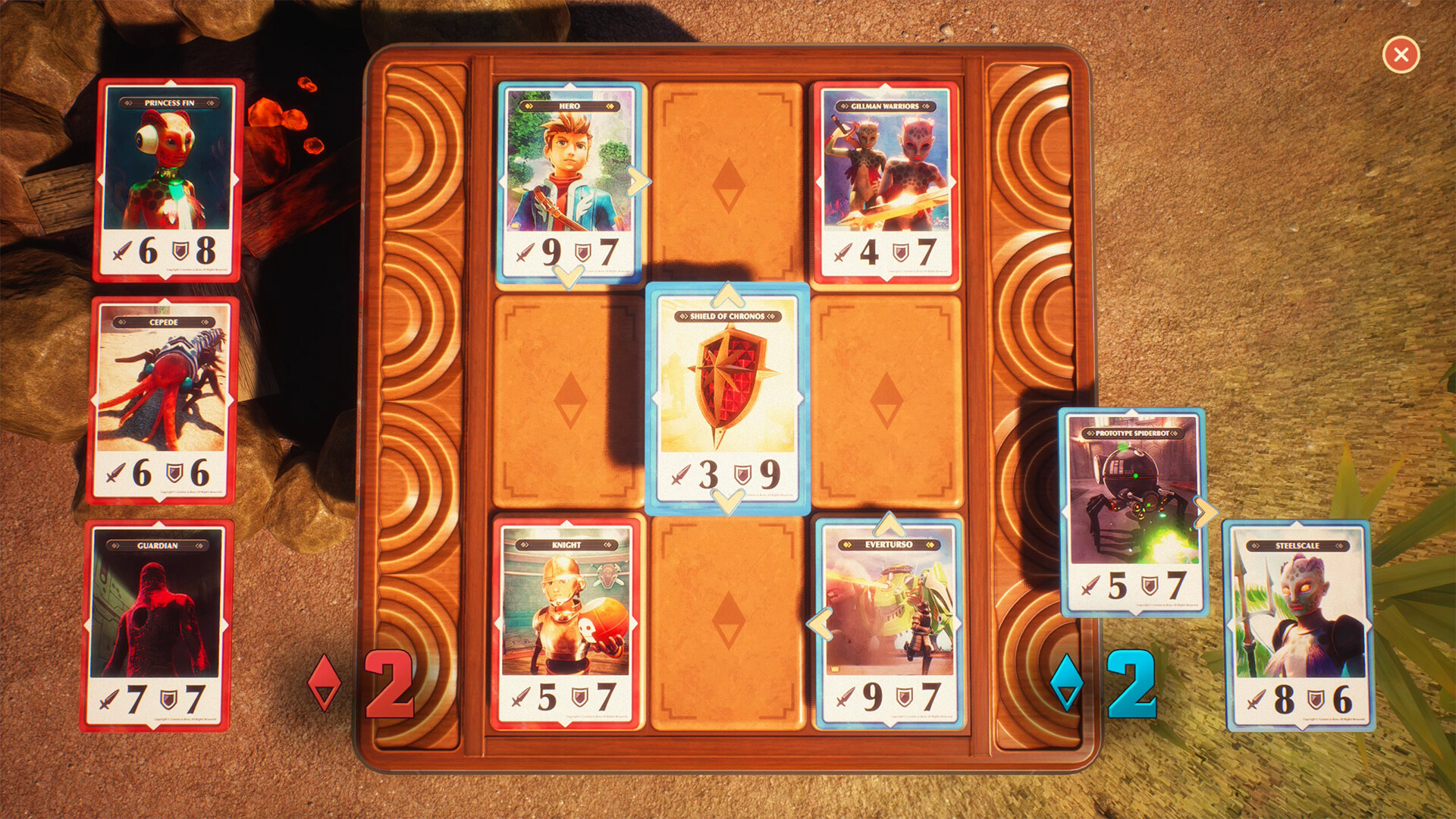
Task: Tap the sword icon on Prototype Spiderbot card
Action: pos(1090,585)
